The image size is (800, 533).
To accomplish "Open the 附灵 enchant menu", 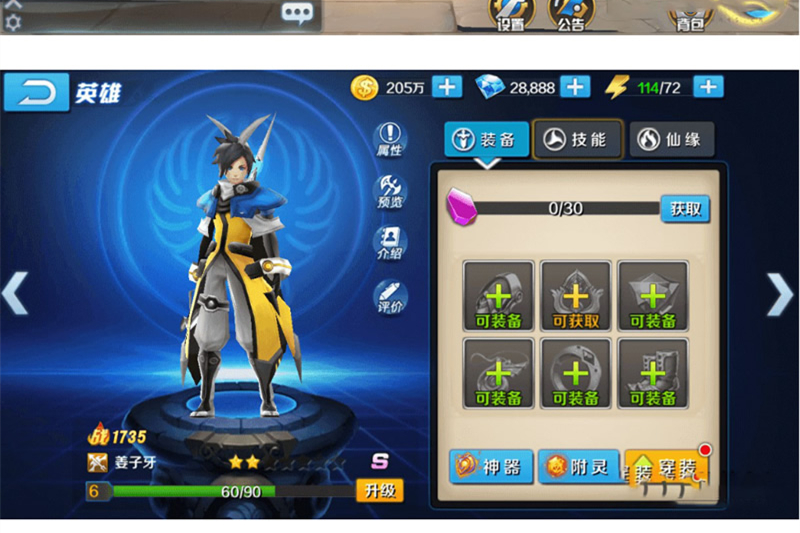I will pos(578,466).
